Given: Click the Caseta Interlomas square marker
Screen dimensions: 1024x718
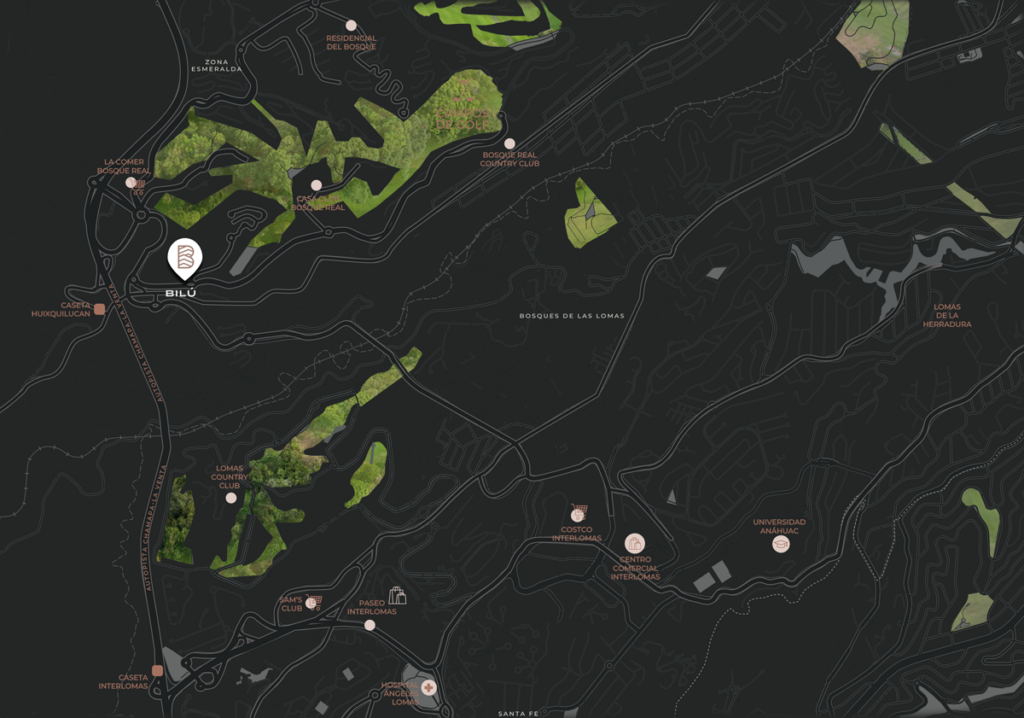Looking at the screenshot, I should coord(157,670).
